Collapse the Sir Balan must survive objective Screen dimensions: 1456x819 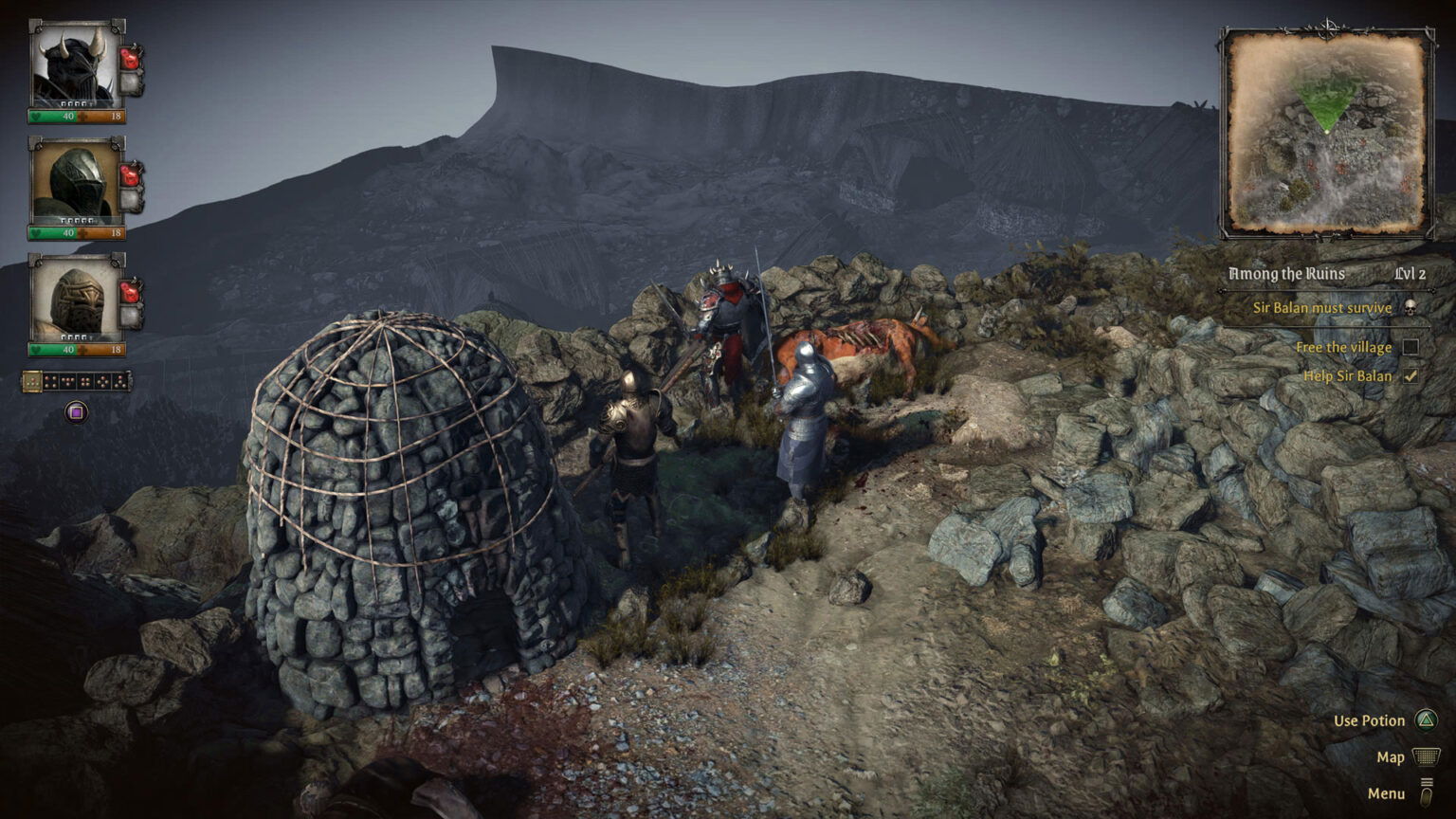click(1323, 308)
